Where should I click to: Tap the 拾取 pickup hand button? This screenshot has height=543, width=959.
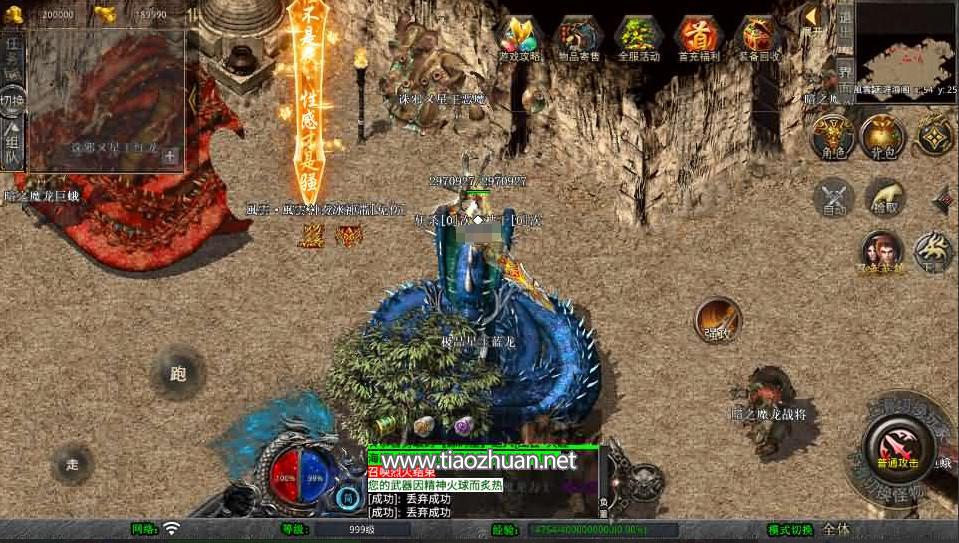tap(886, 197)
